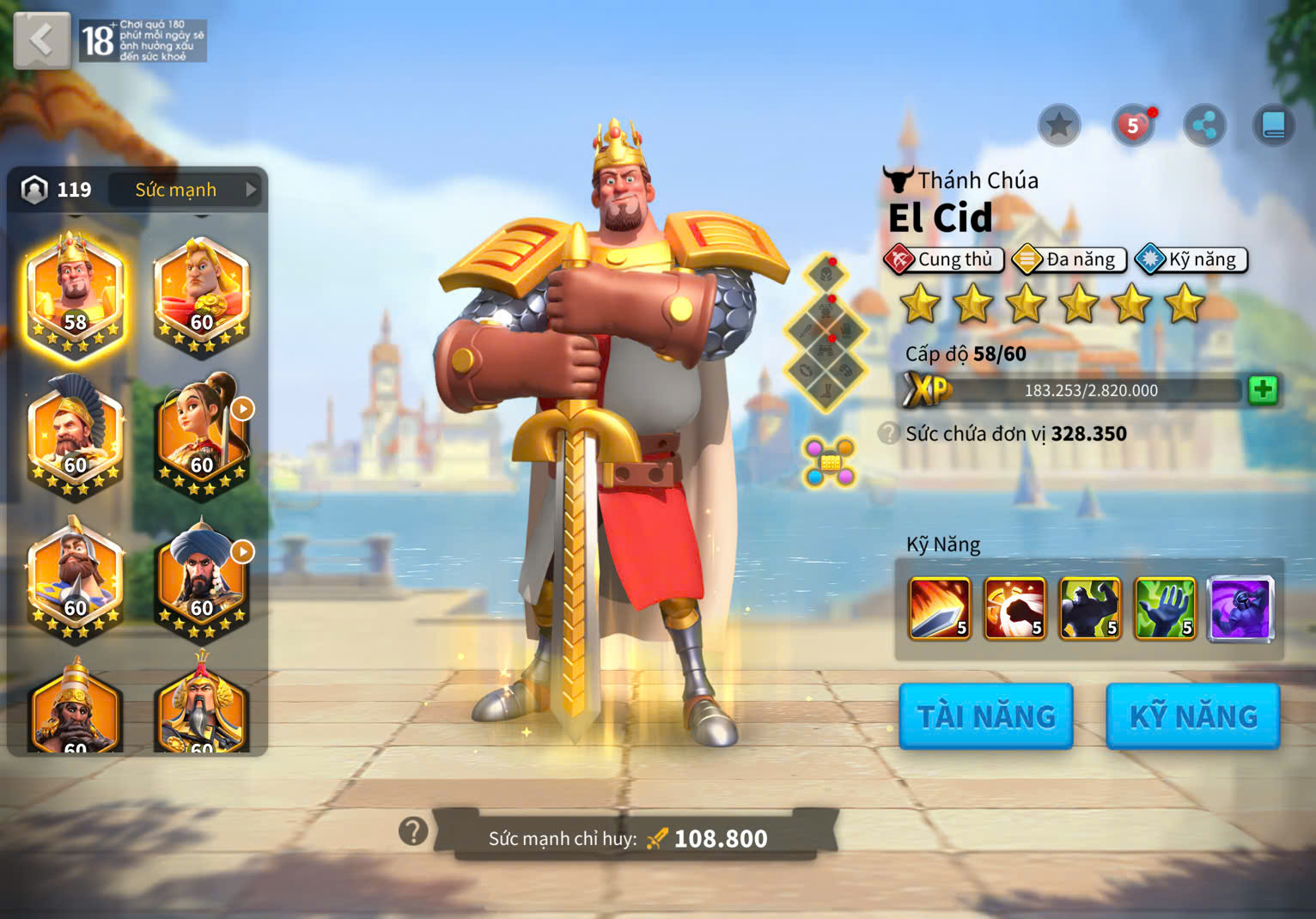The height and width of the screenshot is (919, 1316).
Task: Open the TÀI NĂNG talent screen
Action: [x=986, y=716]
